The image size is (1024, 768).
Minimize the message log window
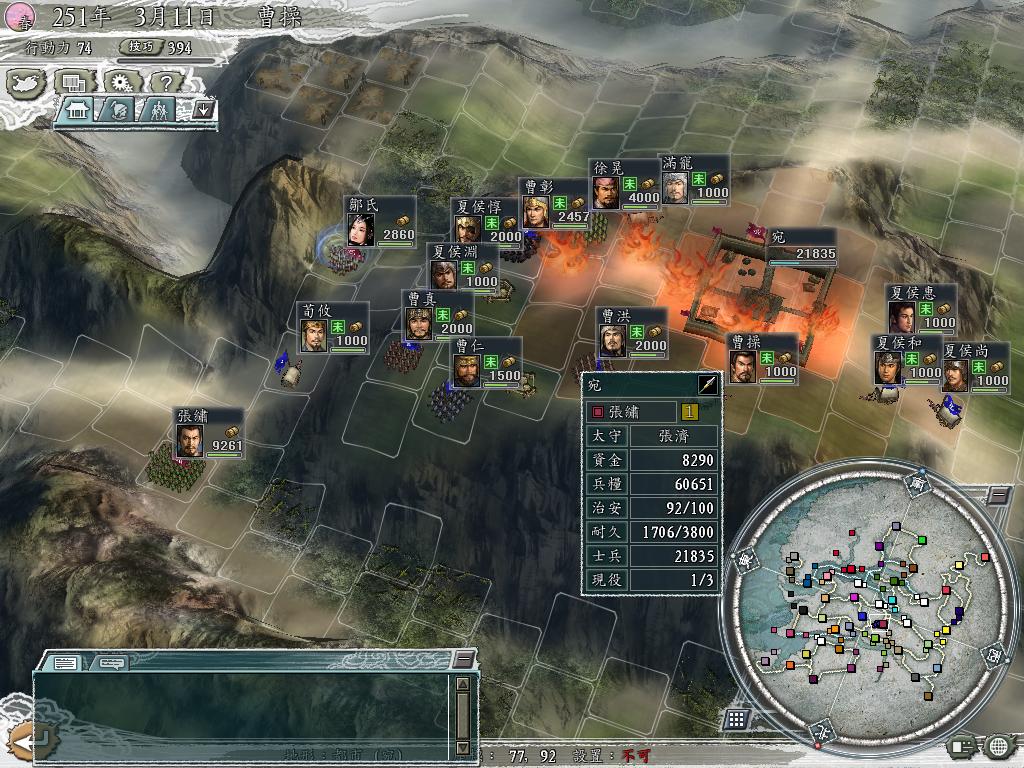(462, 659)
